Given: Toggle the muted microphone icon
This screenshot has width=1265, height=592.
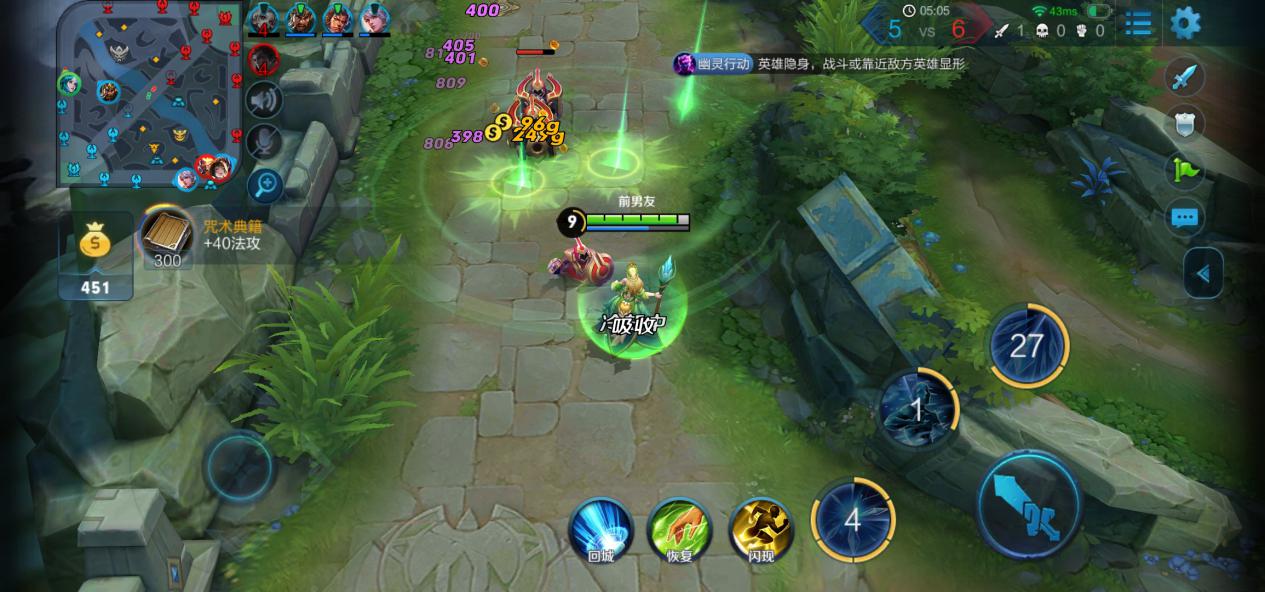Looking at the screenshot, I should (x=264, y=141).
